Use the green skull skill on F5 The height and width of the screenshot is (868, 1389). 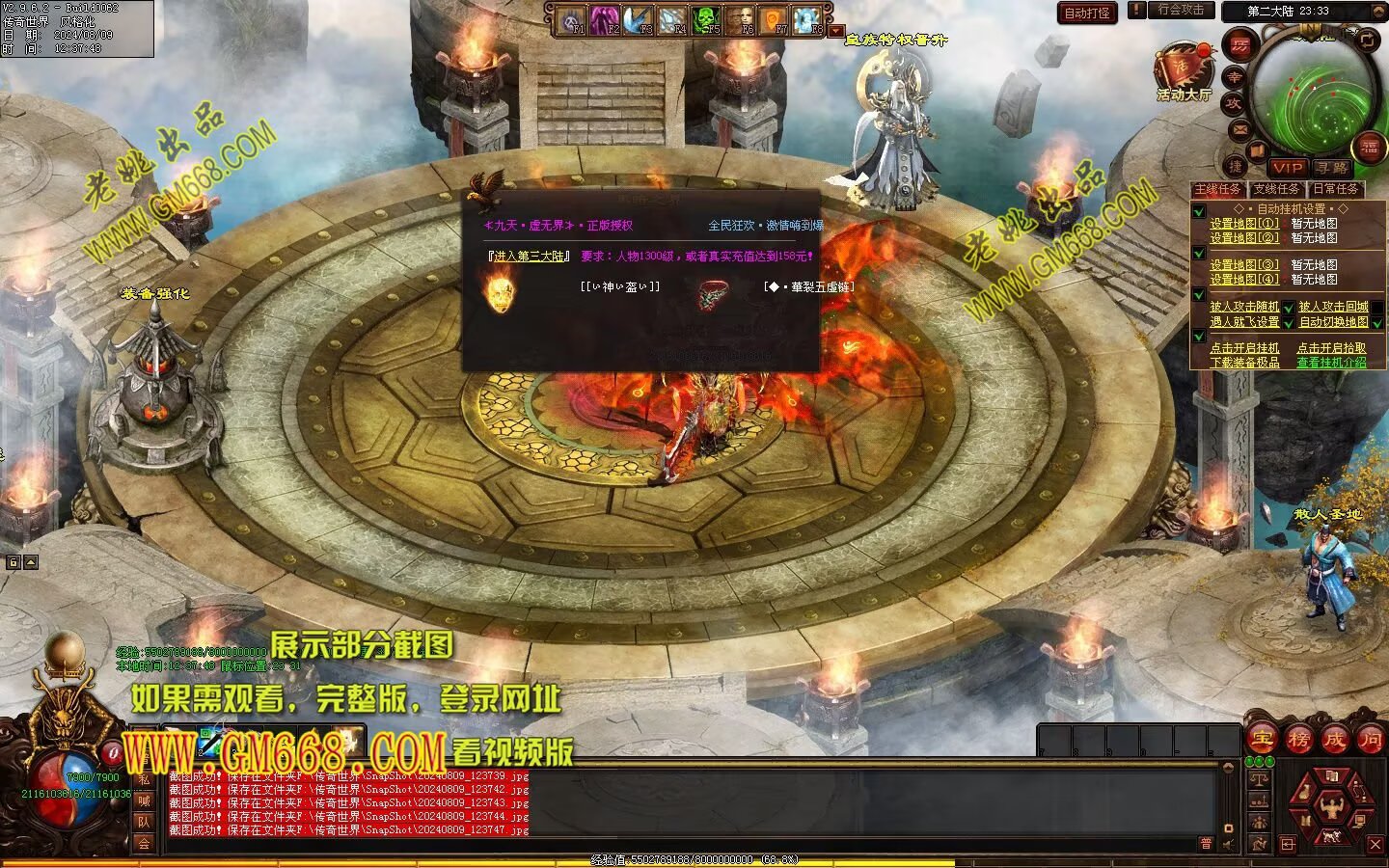[707, 19]
